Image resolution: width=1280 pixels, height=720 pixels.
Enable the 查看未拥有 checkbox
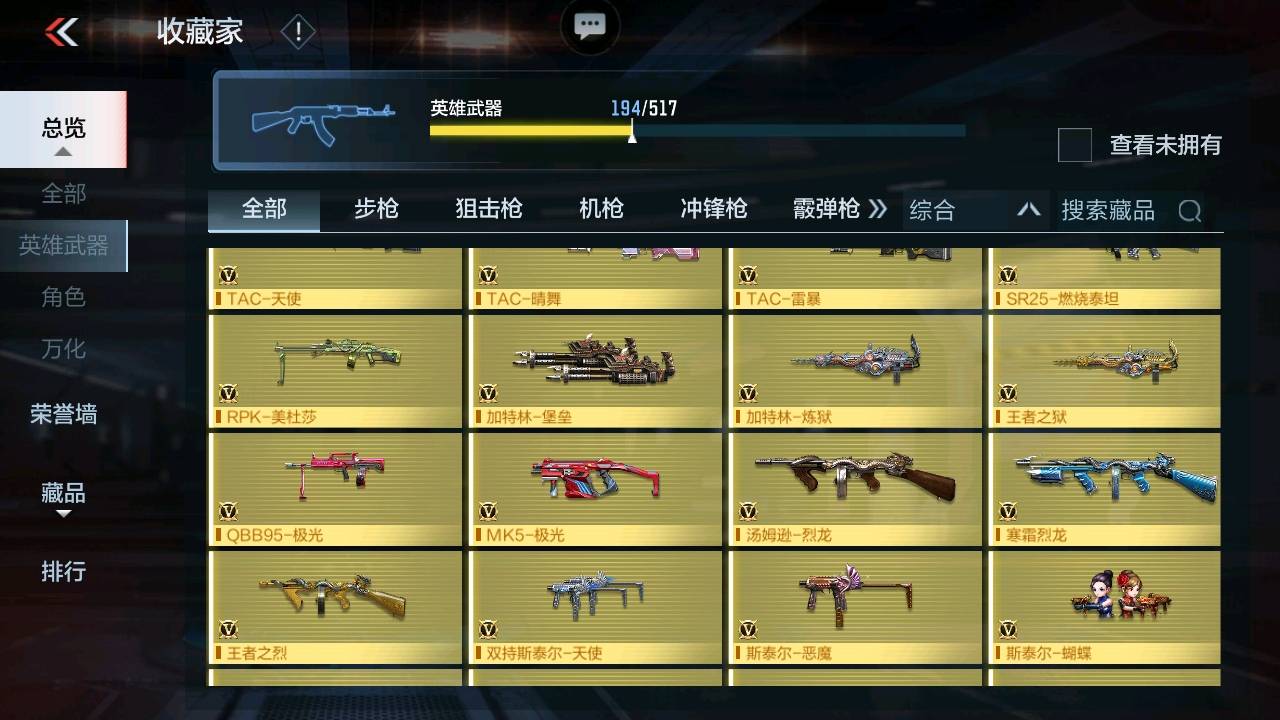pyautogui.click(x=1073, y=146)
